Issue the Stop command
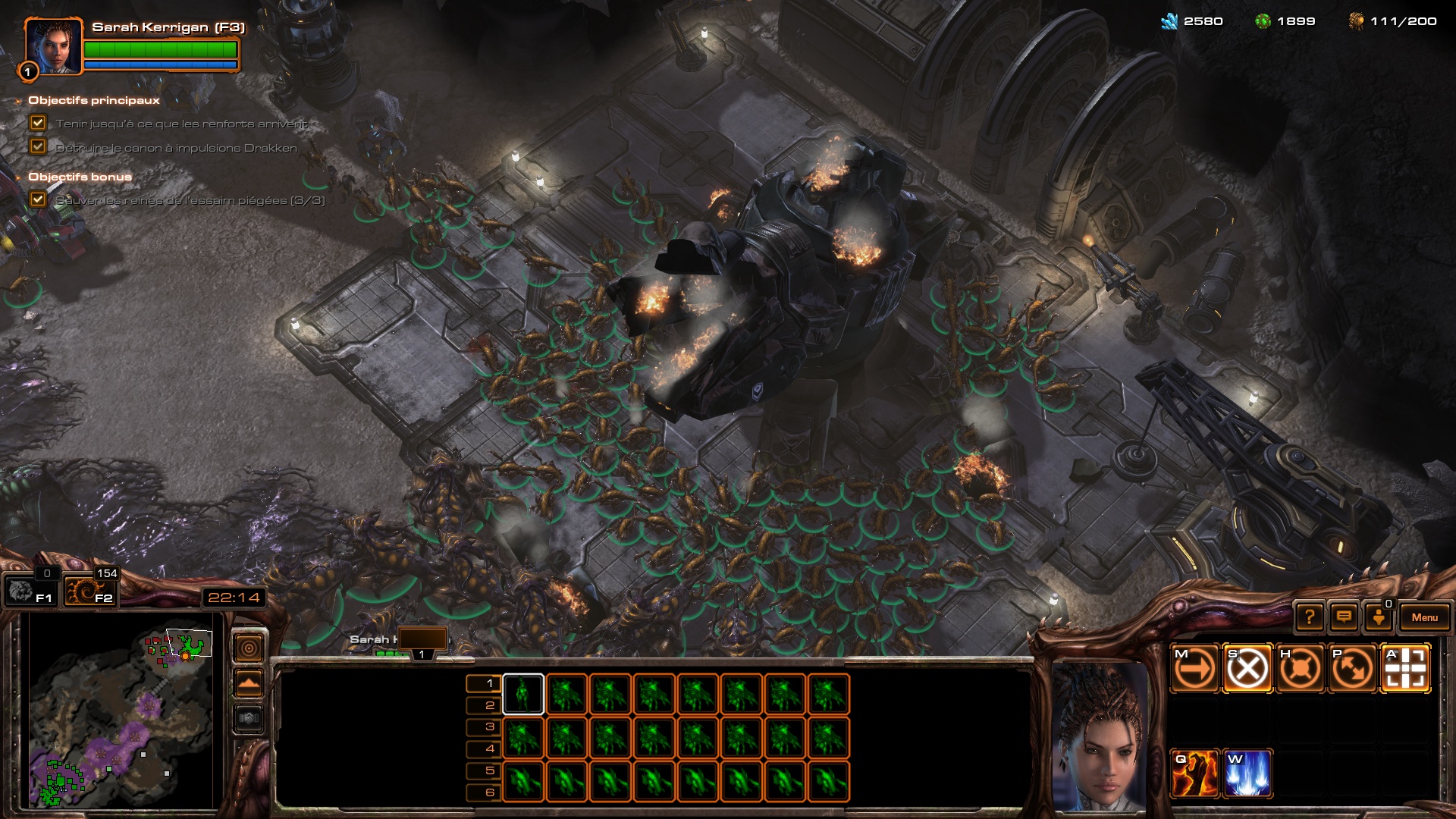Image resolution: width=1456 pixels, height=819 pixels. click(1247, 669)
